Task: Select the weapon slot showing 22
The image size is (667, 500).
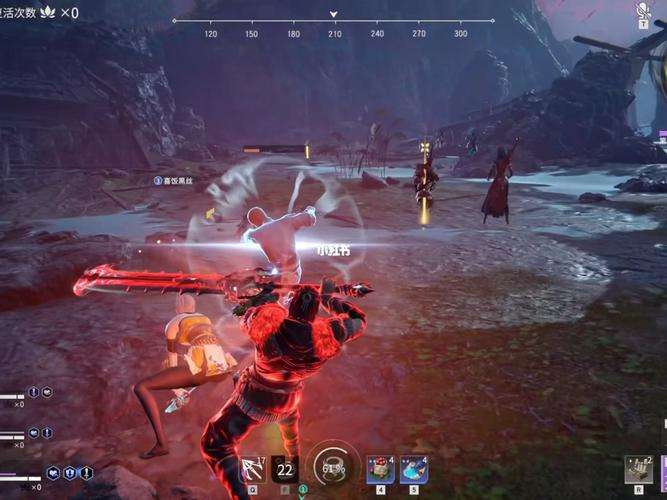Action: (x=285, y=468)
